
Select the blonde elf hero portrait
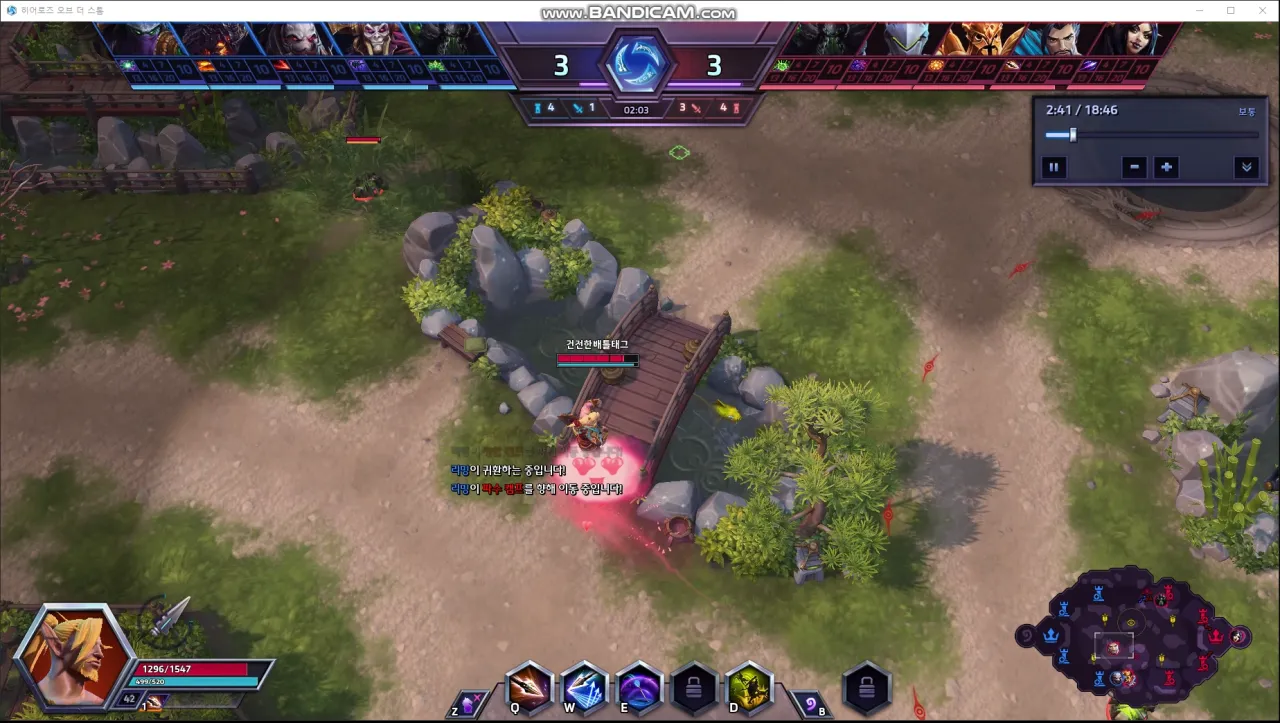tap(75, 655)
